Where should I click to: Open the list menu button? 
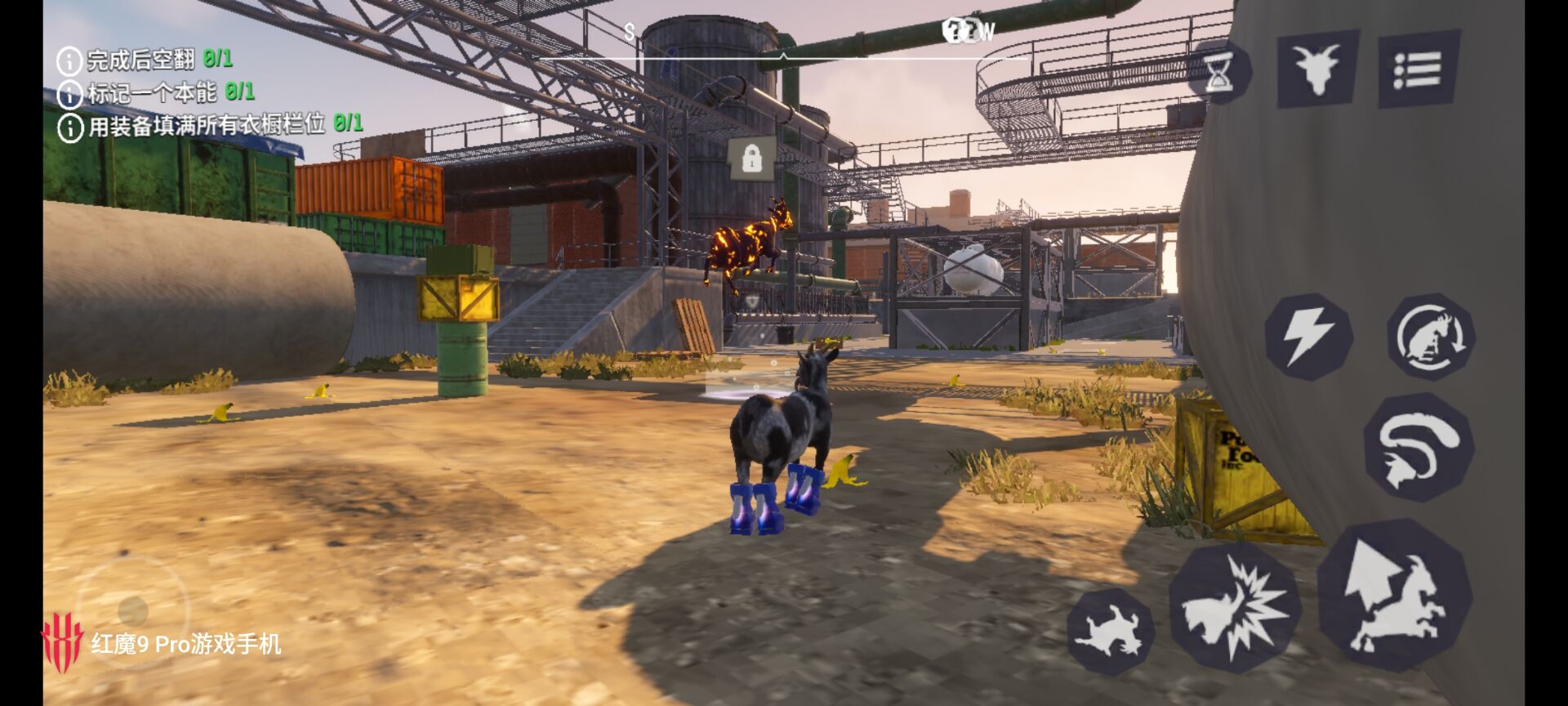[x=1419, y=69]
